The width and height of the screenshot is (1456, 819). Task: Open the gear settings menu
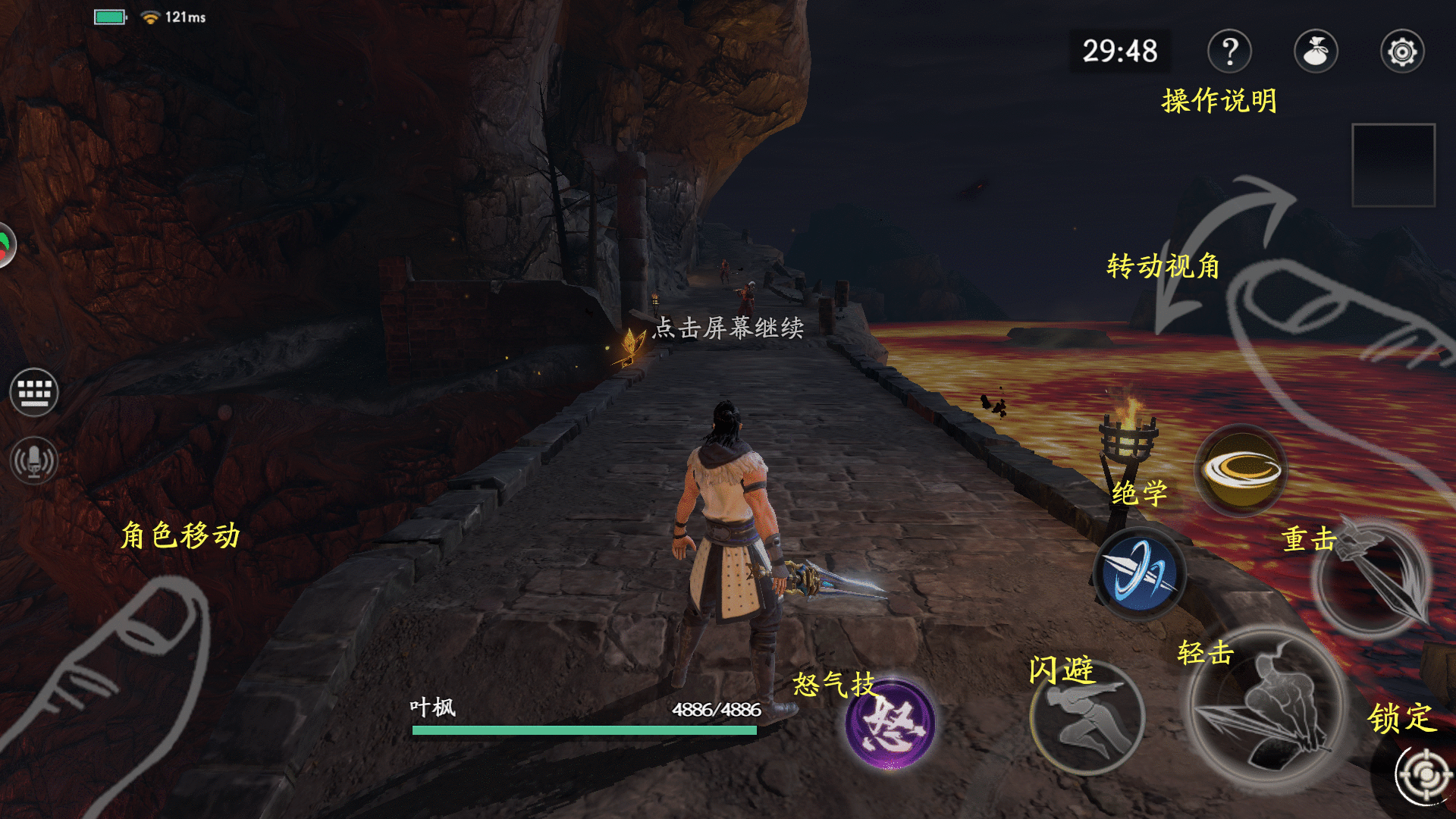point(1402,52)
